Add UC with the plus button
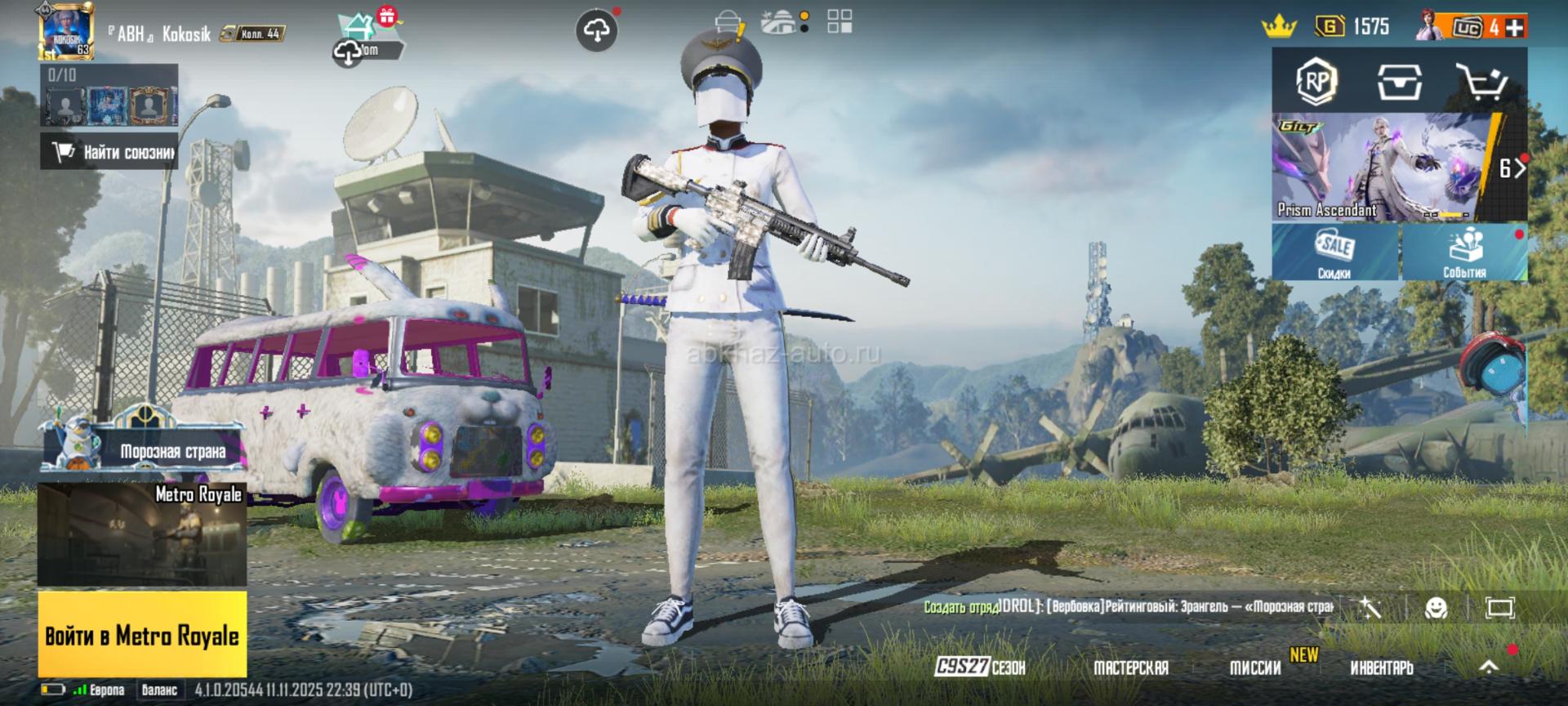 1516,27
